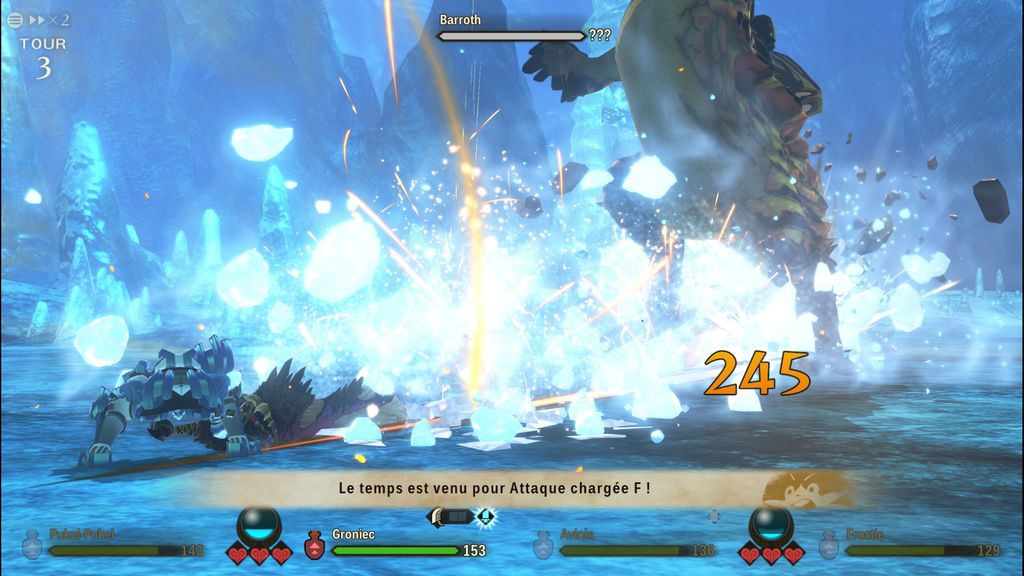Choose the Frostie ally panel

pos(910,543)
